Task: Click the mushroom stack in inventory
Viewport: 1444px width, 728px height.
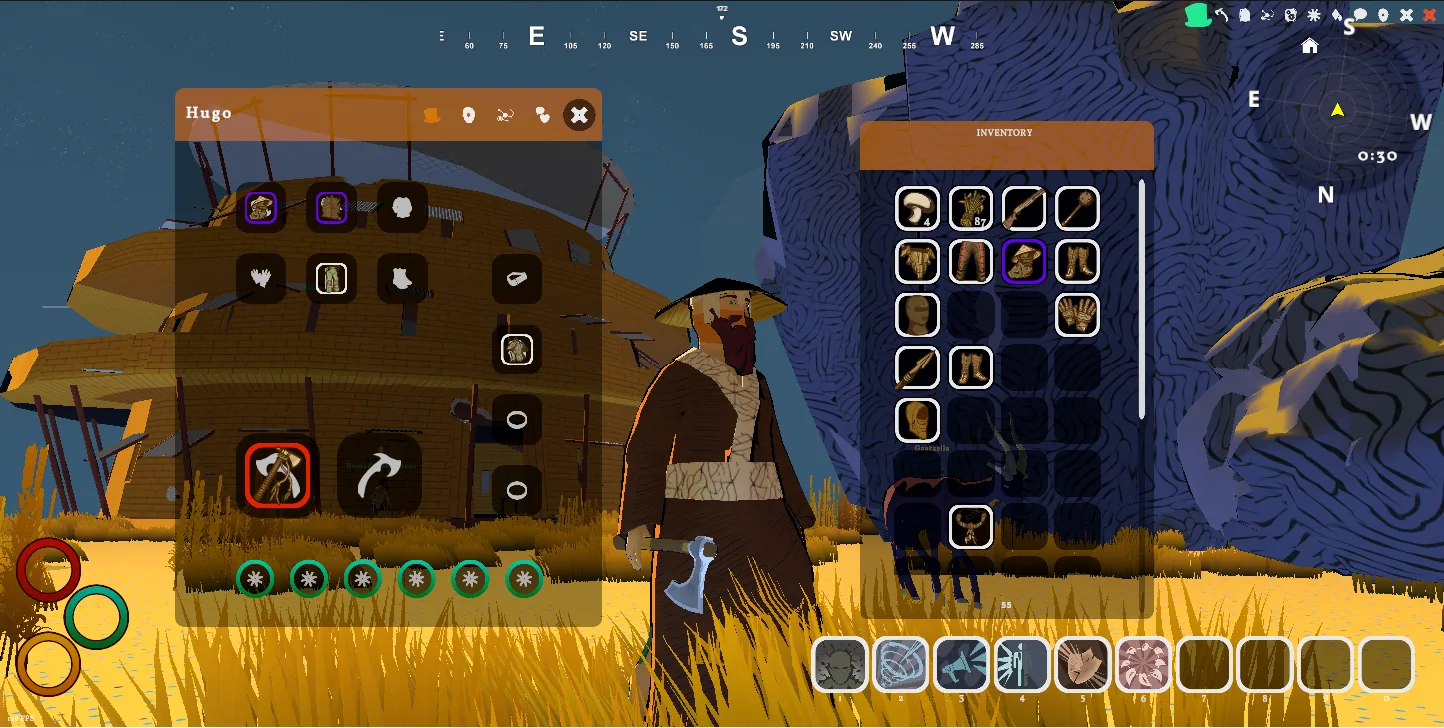Action: point(917,208)
